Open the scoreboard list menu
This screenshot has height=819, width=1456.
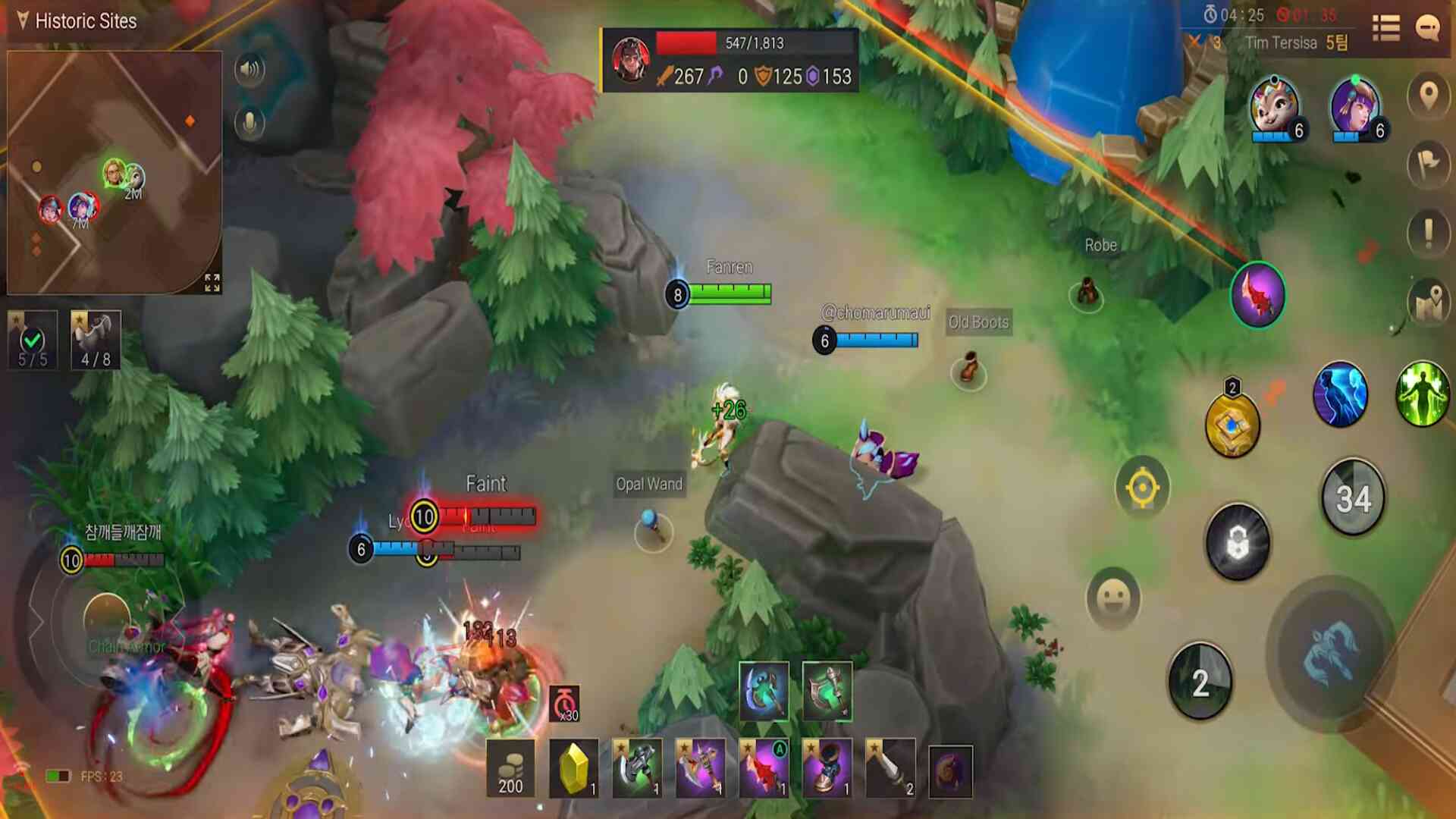tap(1385, 28)
